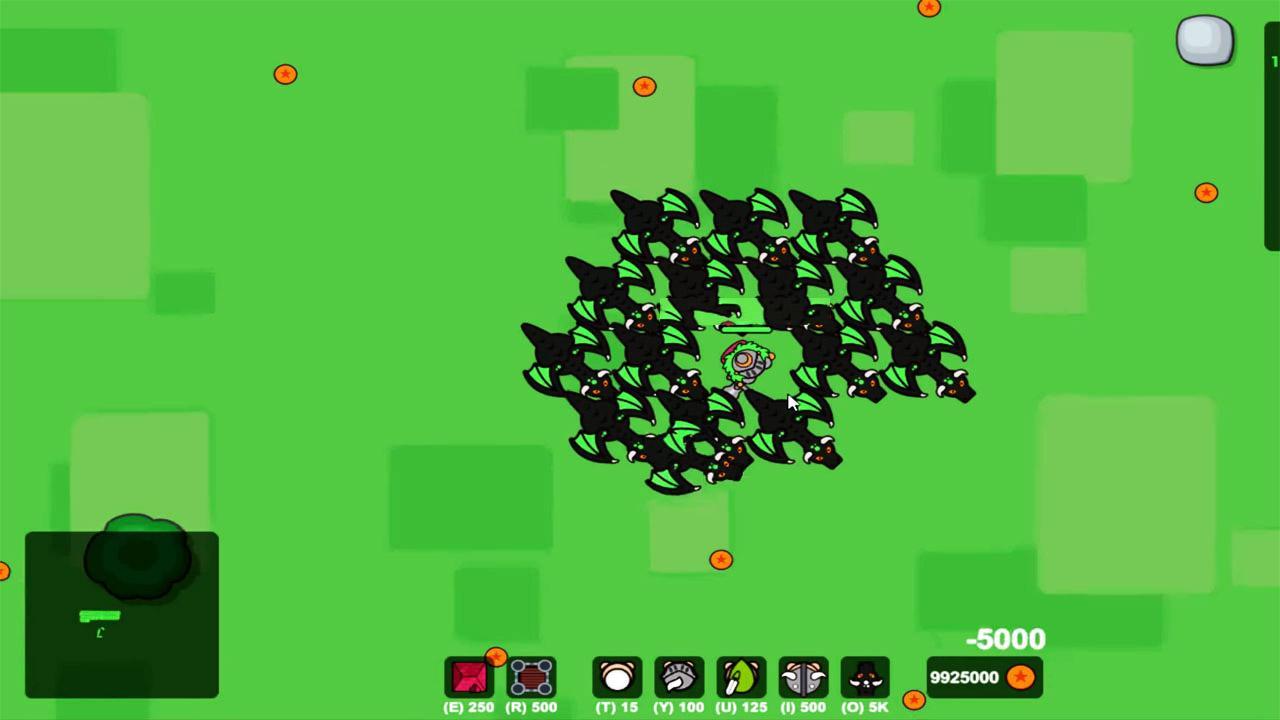Equip the gray knight helmet (Y)

679,678
